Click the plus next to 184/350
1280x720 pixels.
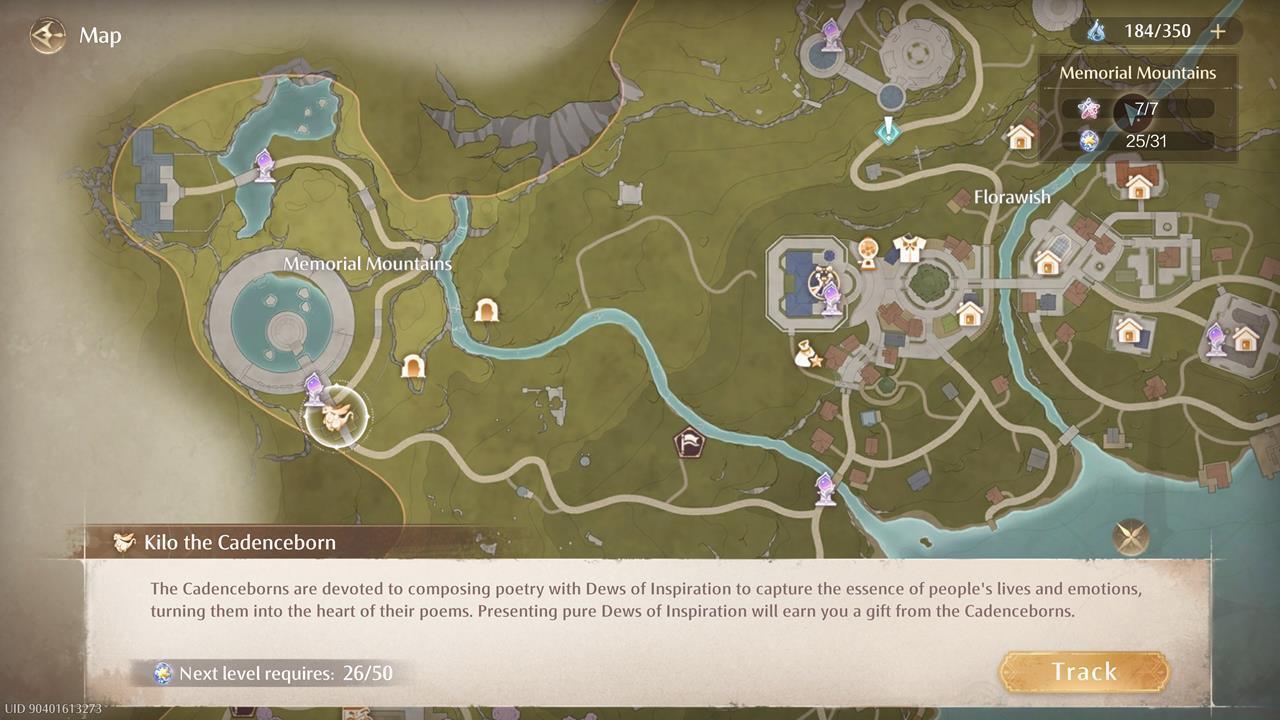pyautogui.click(x=1218, y=31)
